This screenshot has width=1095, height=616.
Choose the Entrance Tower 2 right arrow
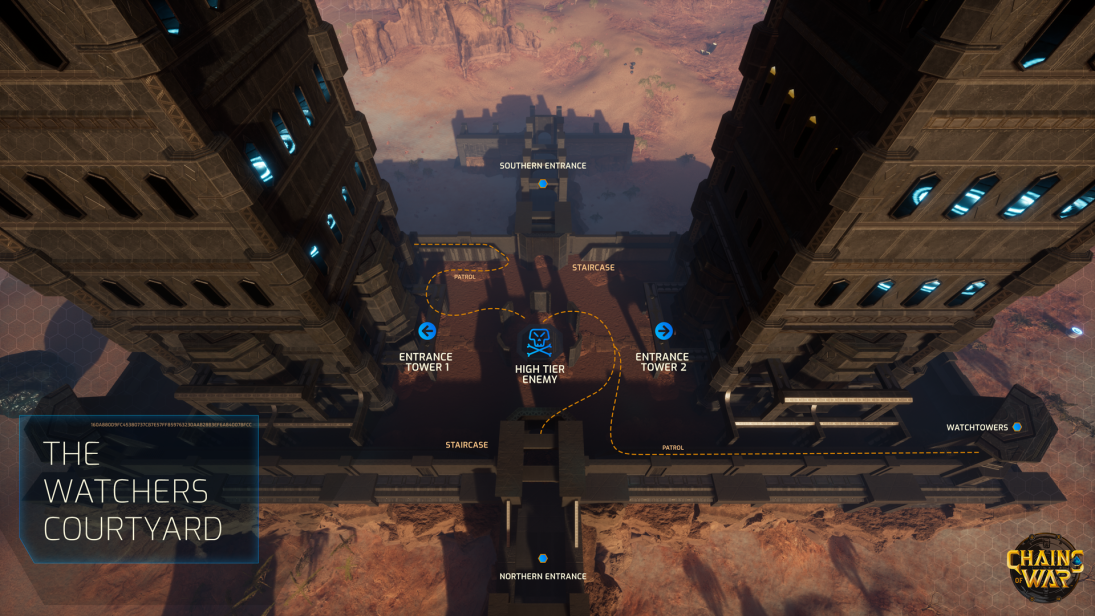point(662,331)
